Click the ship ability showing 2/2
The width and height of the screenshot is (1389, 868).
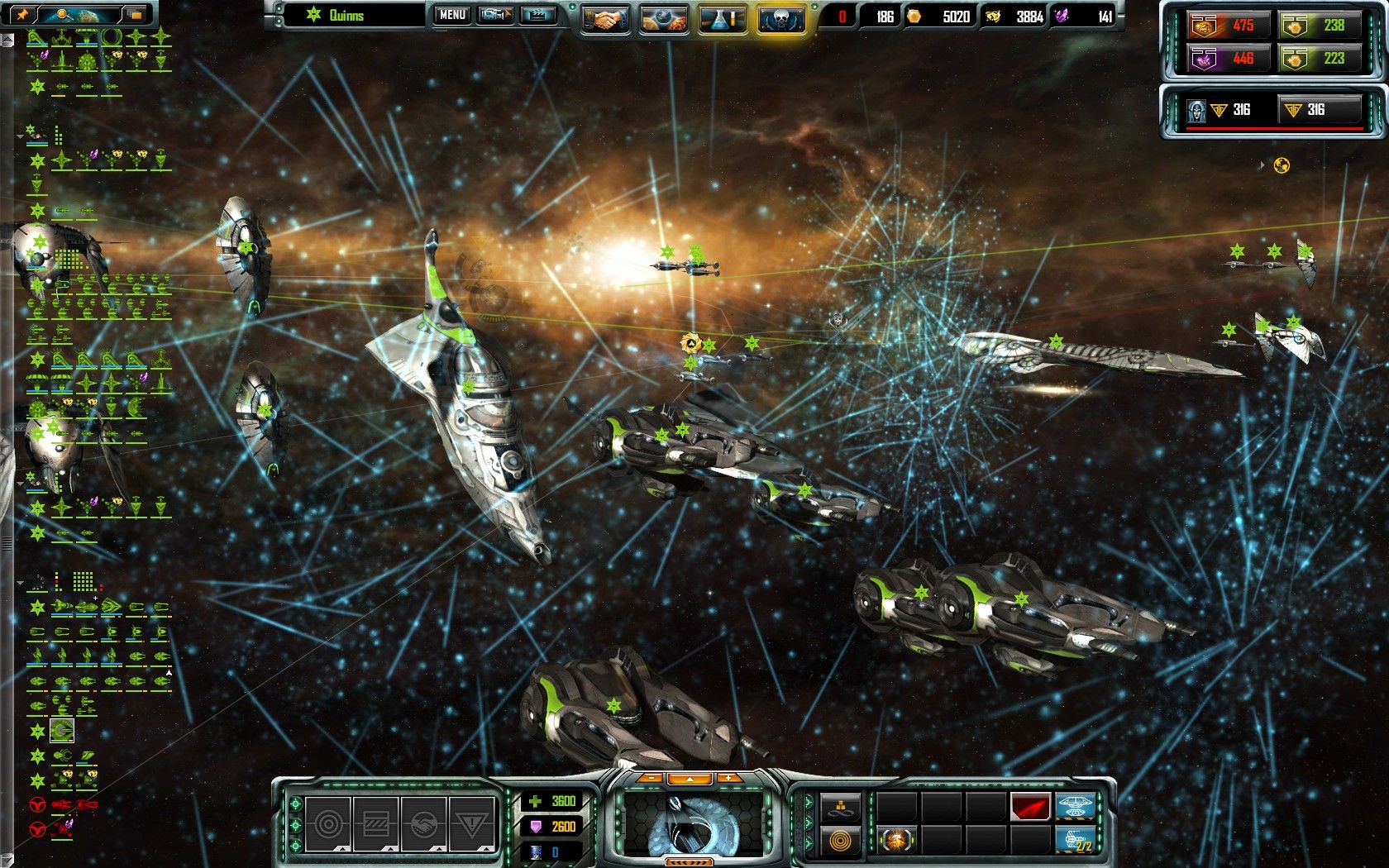point(1076,840)
